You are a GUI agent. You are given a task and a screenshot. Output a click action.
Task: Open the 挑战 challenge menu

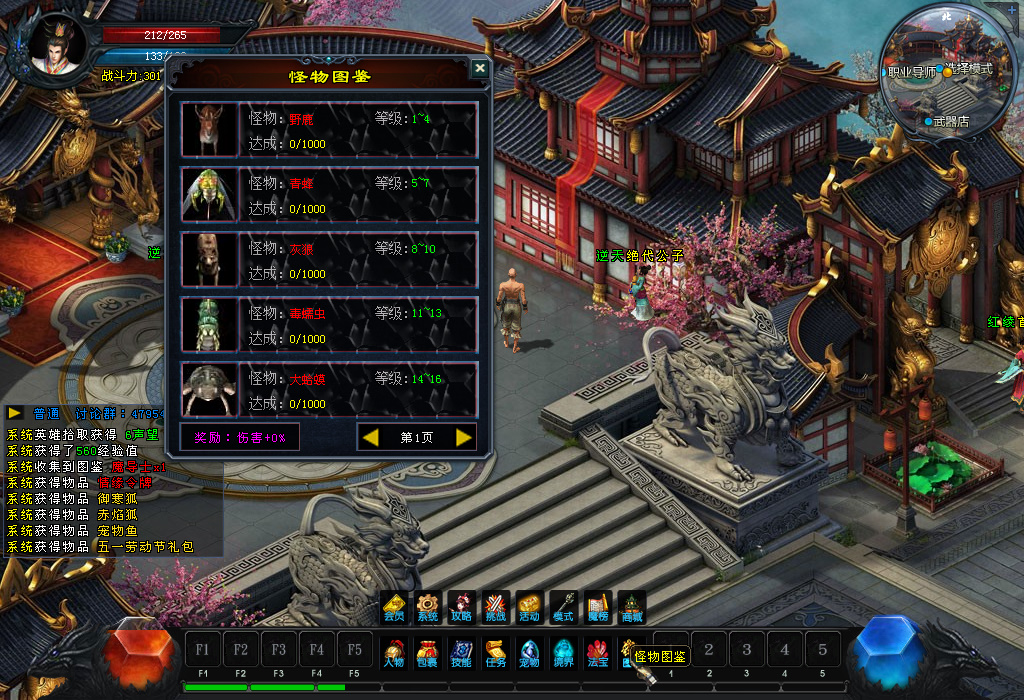495,608
